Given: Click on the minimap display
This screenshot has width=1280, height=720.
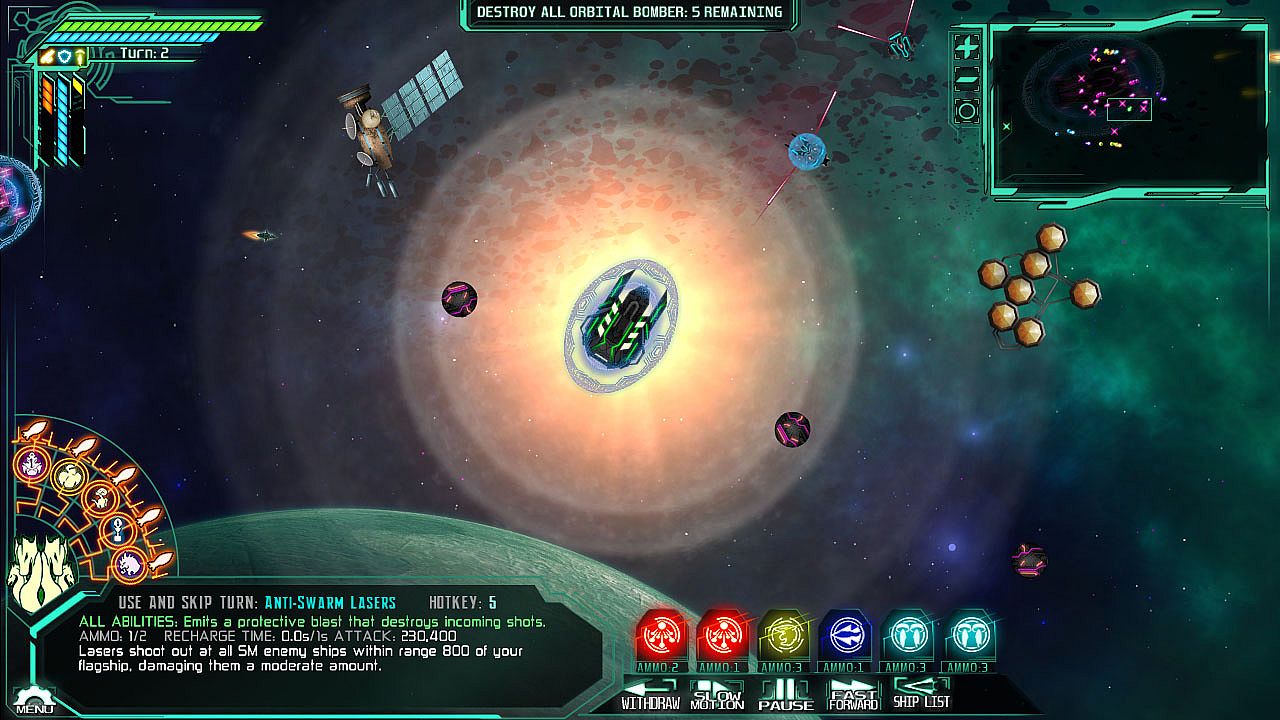Looking at the screenshot, I should [x=1129, y=109].
